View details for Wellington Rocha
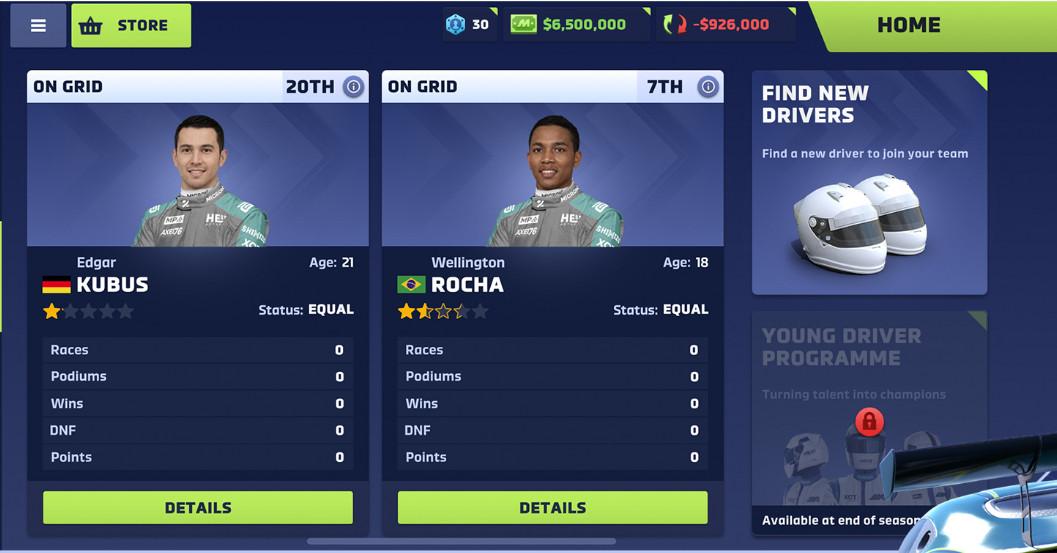The width and height of the screenshot is (1057, 553). [552, 507]
